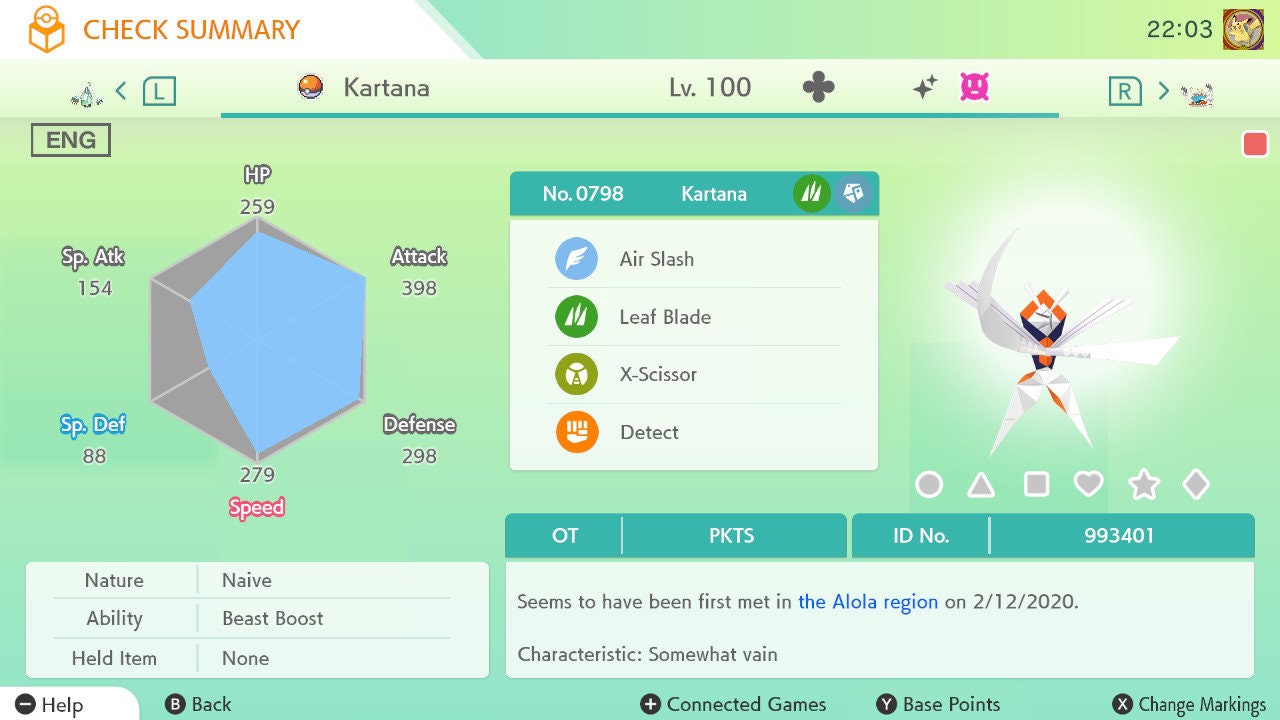Toggle the square marking
1280x720 pixels.
[x=1036, y=485]
